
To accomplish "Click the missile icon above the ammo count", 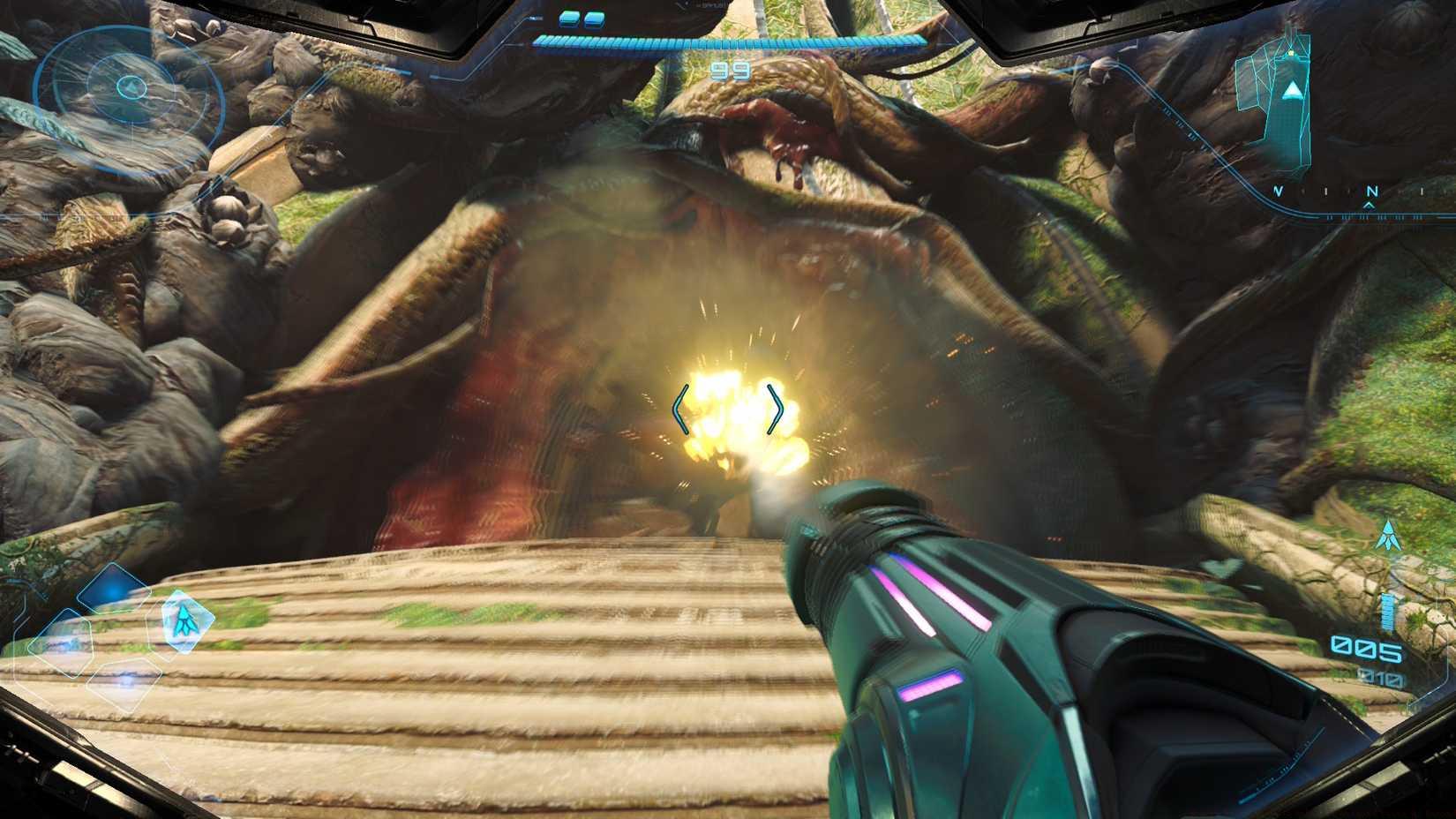I will click(x=1388, y=534).
